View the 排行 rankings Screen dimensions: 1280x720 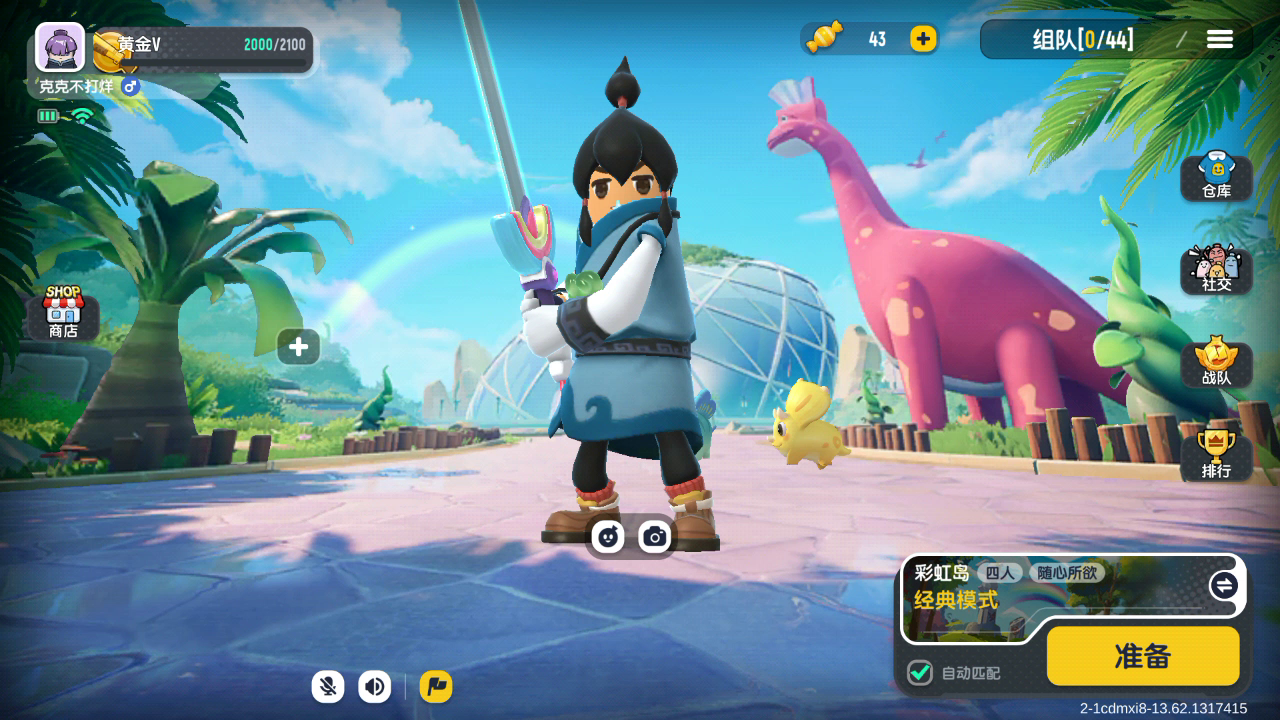click(1216, 456)
